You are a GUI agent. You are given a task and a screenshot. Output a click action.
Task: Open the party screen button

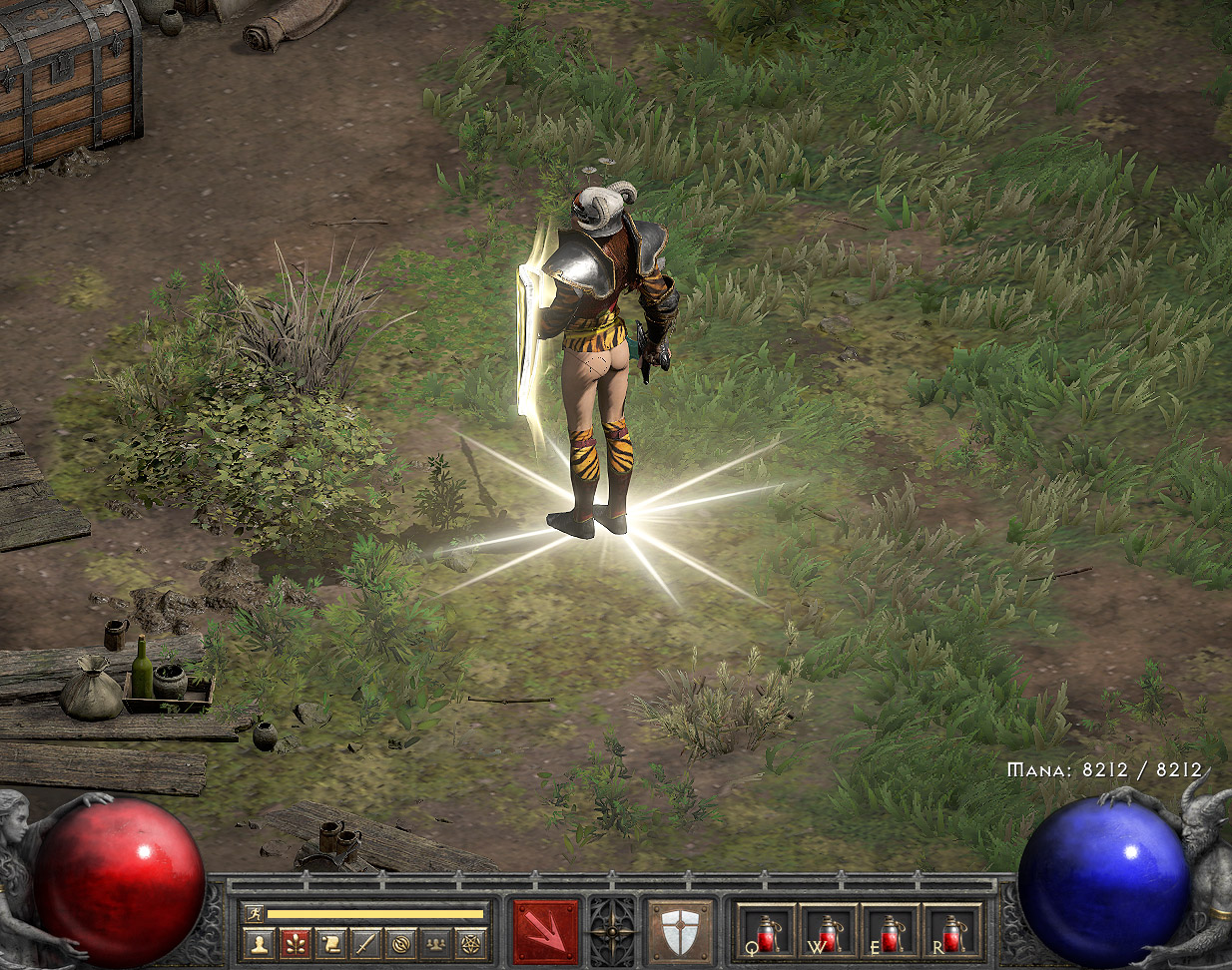[436, 943]
